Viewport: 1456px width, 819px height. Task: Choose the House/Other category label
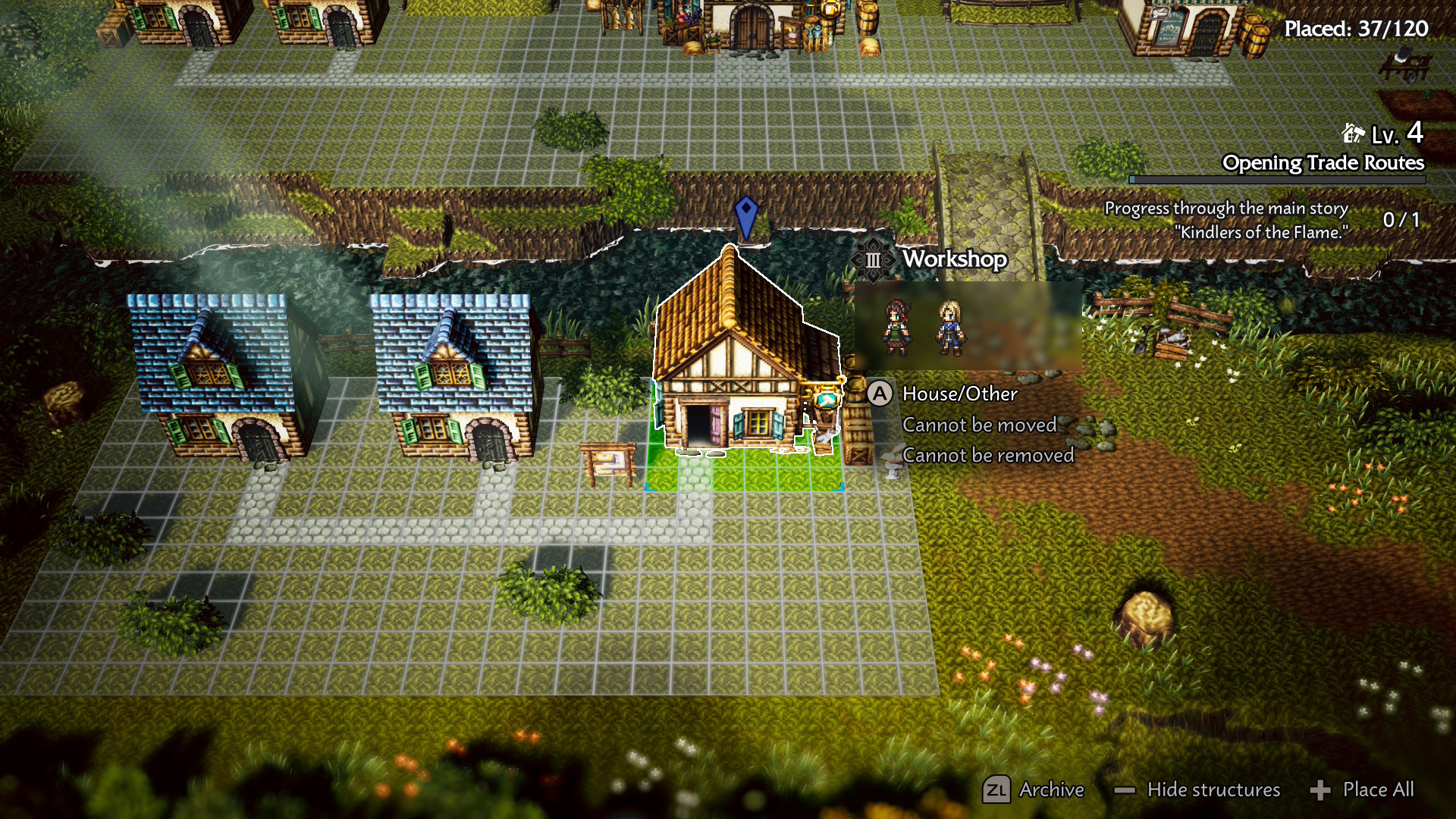pyautogui.click(x=959, y=394)
